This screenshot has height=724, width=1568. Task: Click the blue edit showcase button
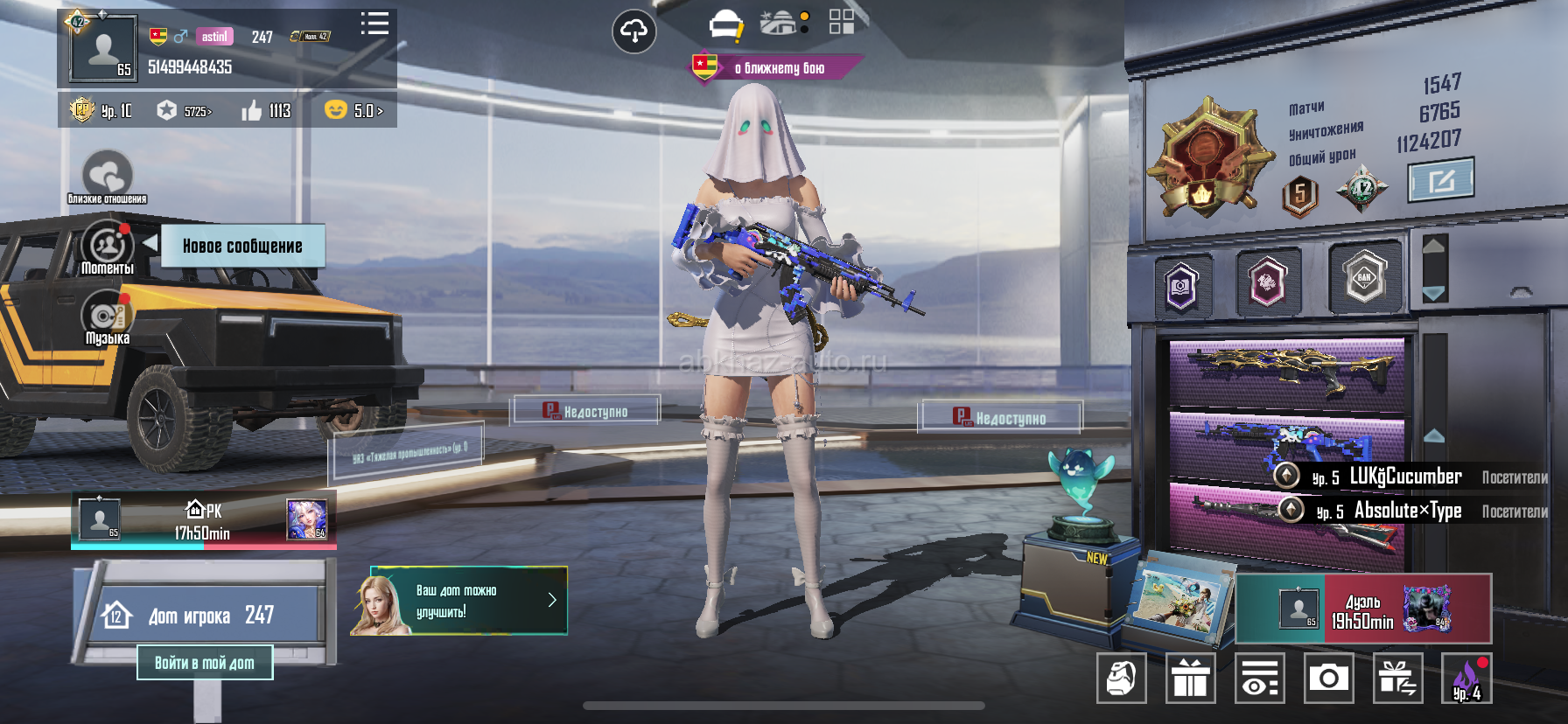(1440, 180)
